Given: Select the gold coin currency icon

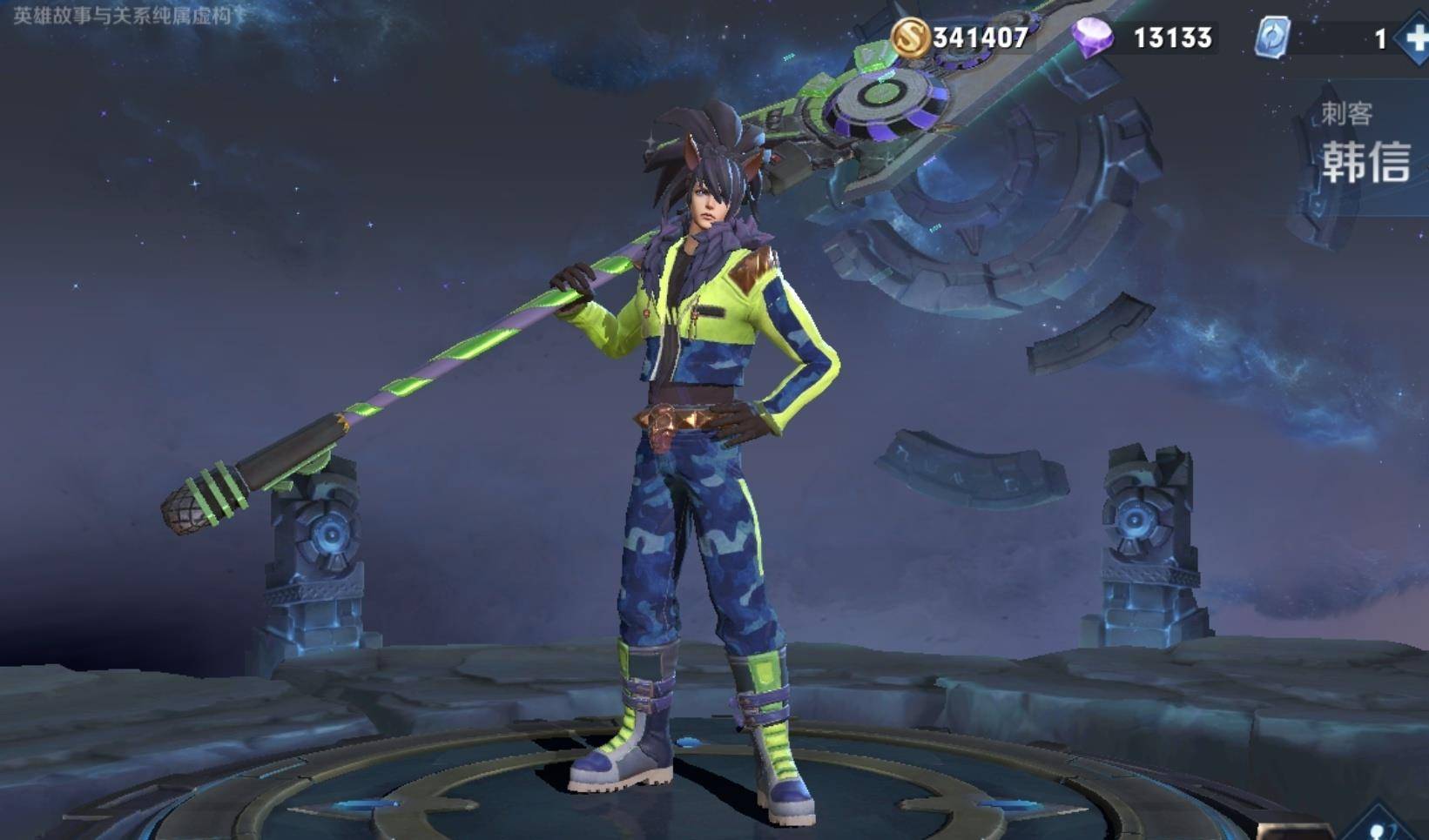Looking at the screenshot, I should [x=909, y=37].
